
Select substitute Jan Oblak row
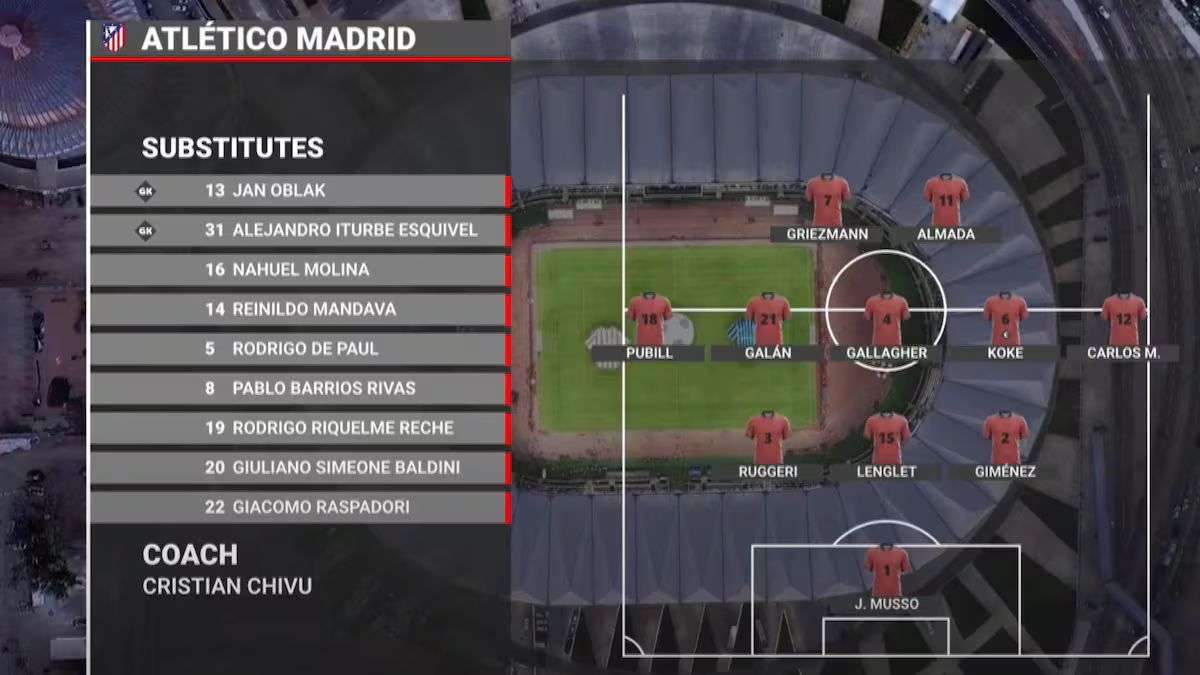[300, 191]
